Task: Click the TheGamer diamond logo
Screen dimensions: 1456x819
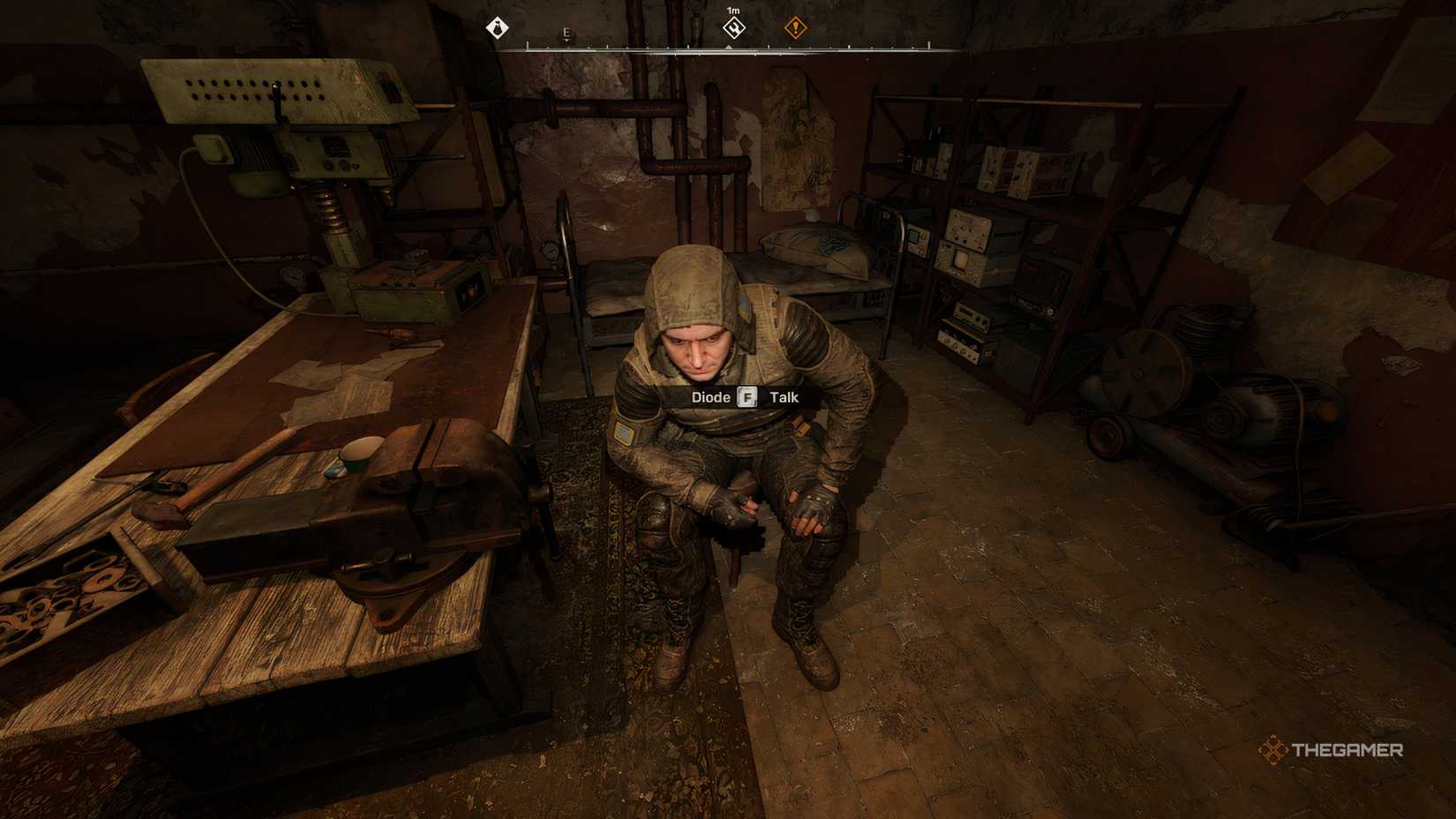Action: [1272, 751]
